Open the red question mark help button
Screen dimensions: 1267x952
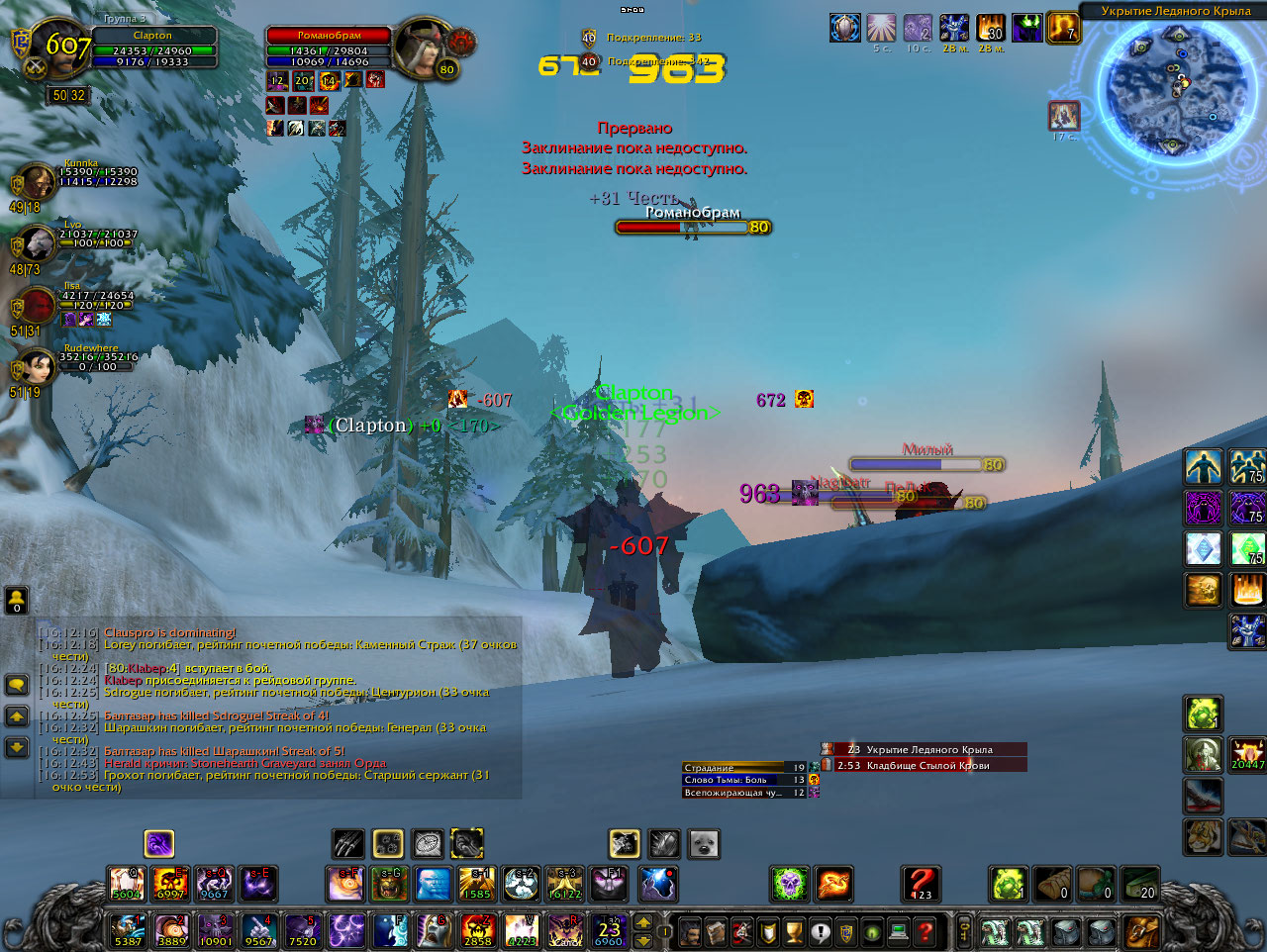coord(924,931)
